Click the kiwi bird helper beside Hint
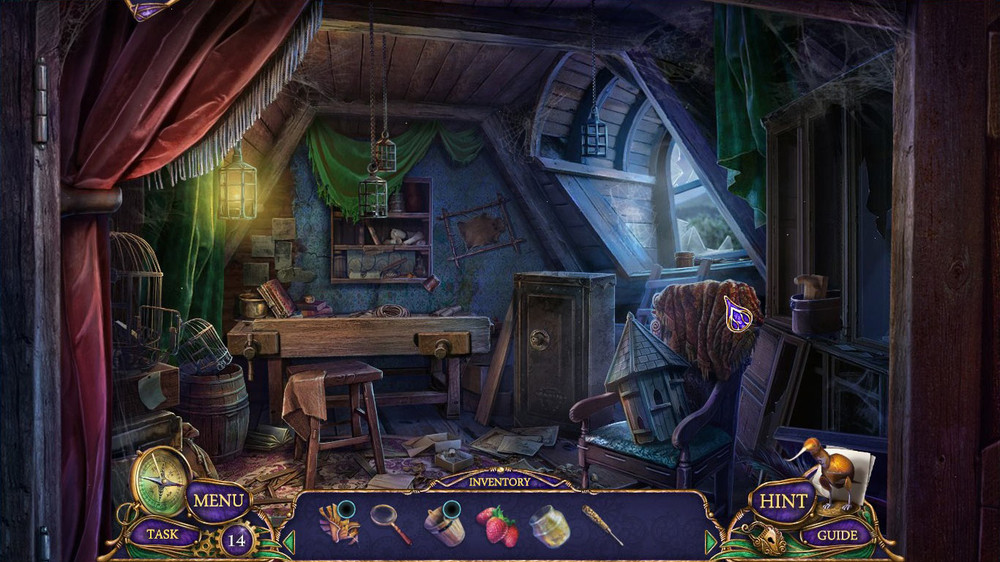1000x562 pixels. 835,470
